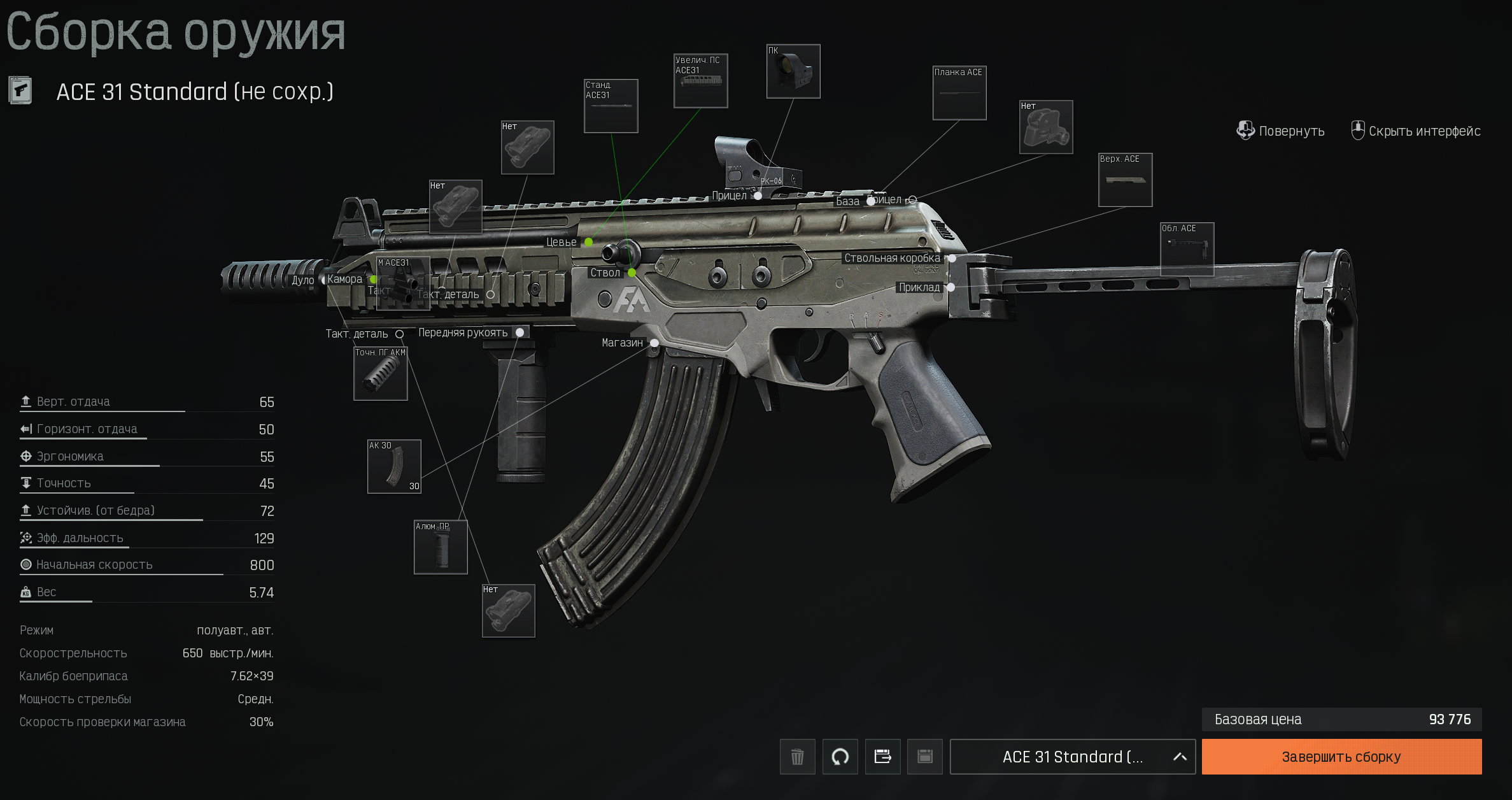Click the Магазин attachment point on the weapon

654,343
